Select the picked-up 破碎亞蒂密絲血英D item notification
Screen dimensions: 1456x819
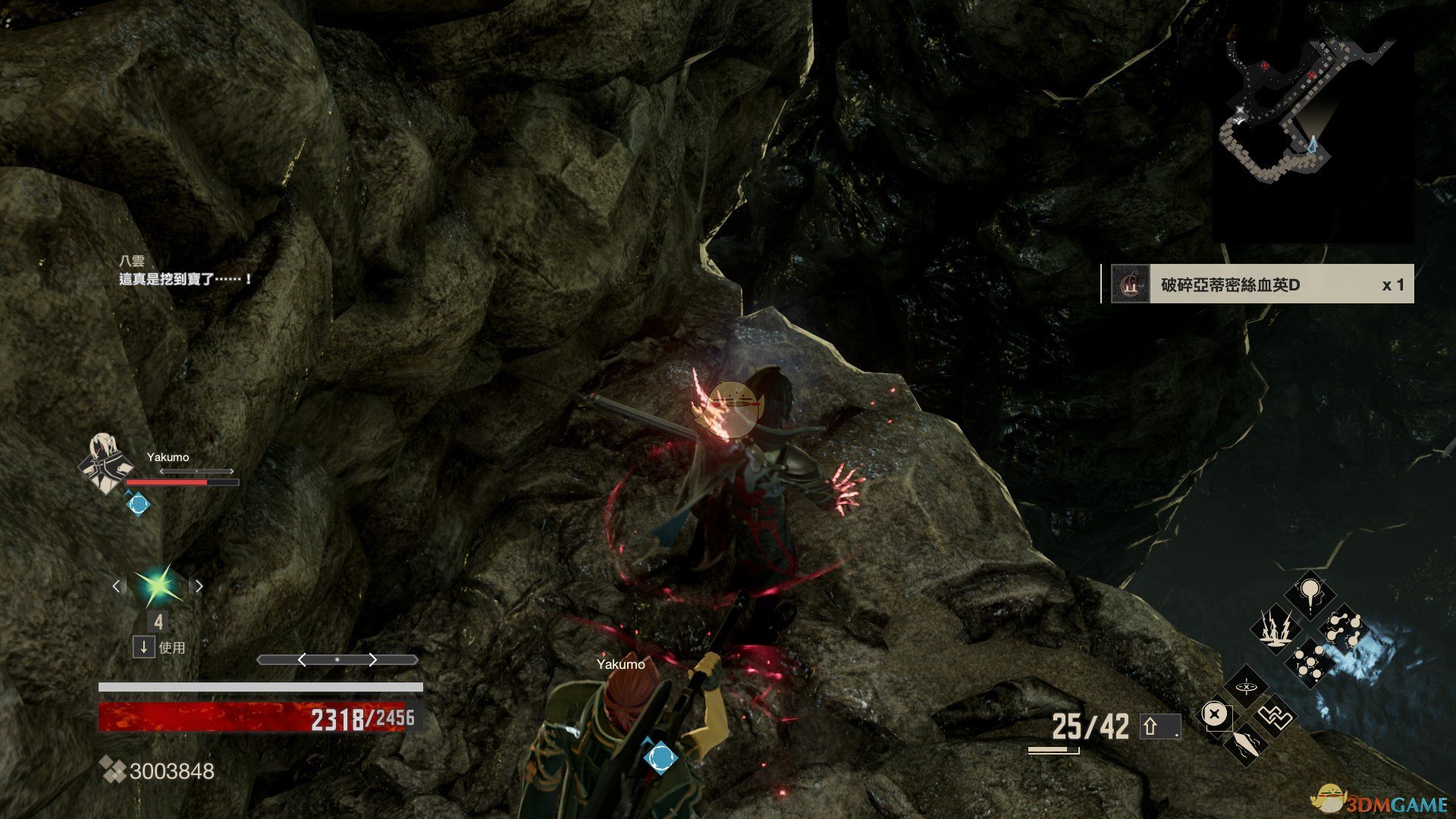1259,284
